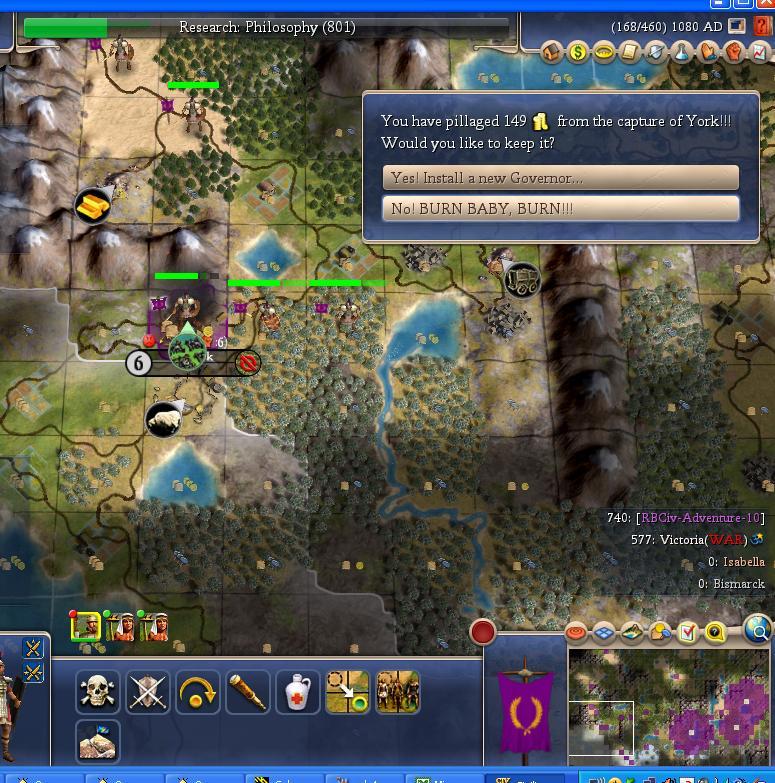Screen dimensions: 775x783
Task: Select No! BURN BABY, BURN!!! option
Action: [x=560, y=209]
